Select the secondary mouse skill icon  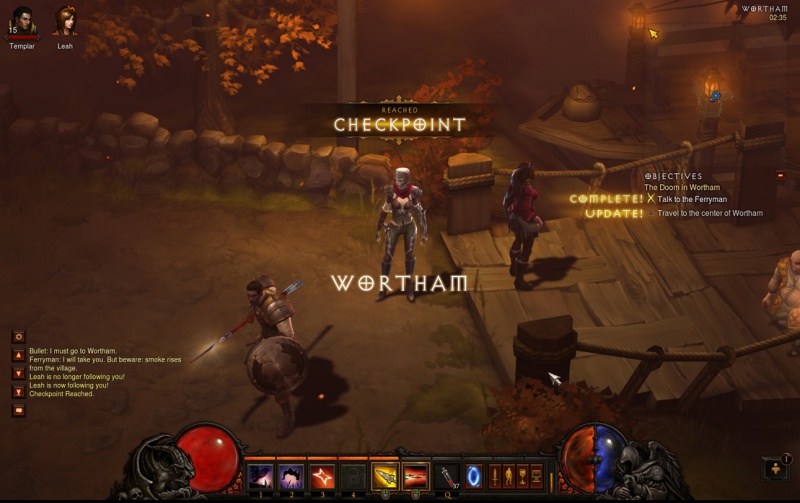[416, 476]
